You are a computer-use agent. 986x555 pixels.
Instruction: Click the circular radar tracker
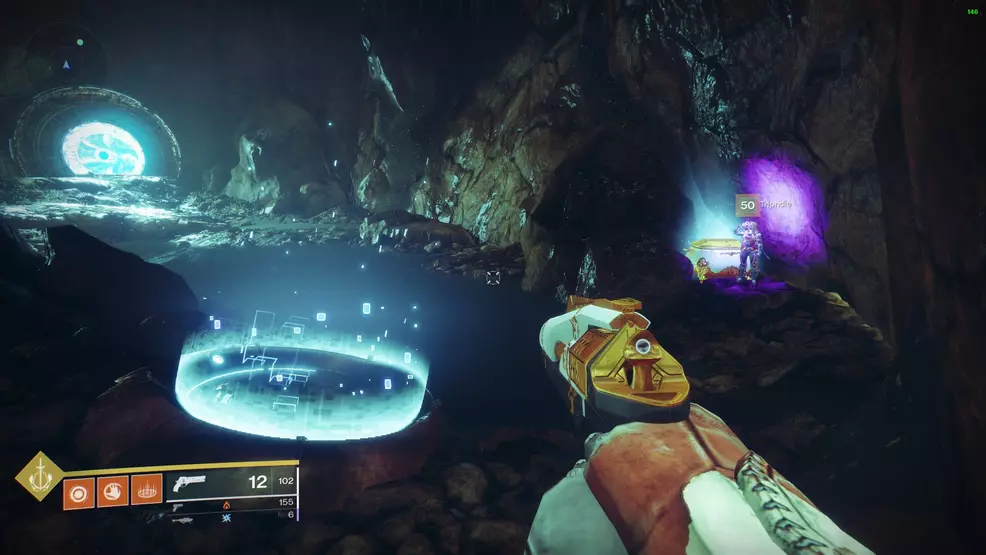click(66, 64)
